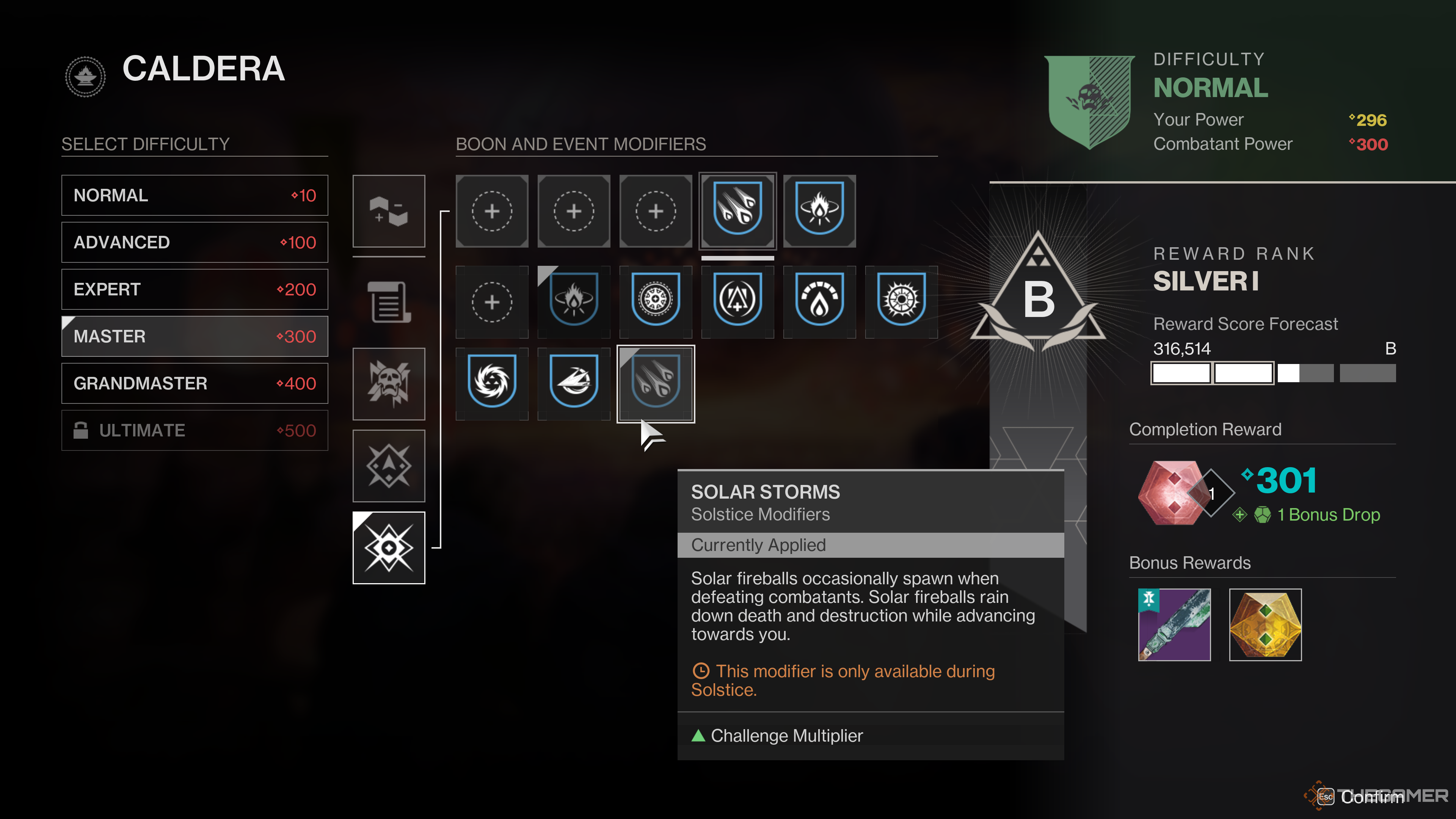Select Normal difficulty option
1456x819 pixels.
click(195, 195)
